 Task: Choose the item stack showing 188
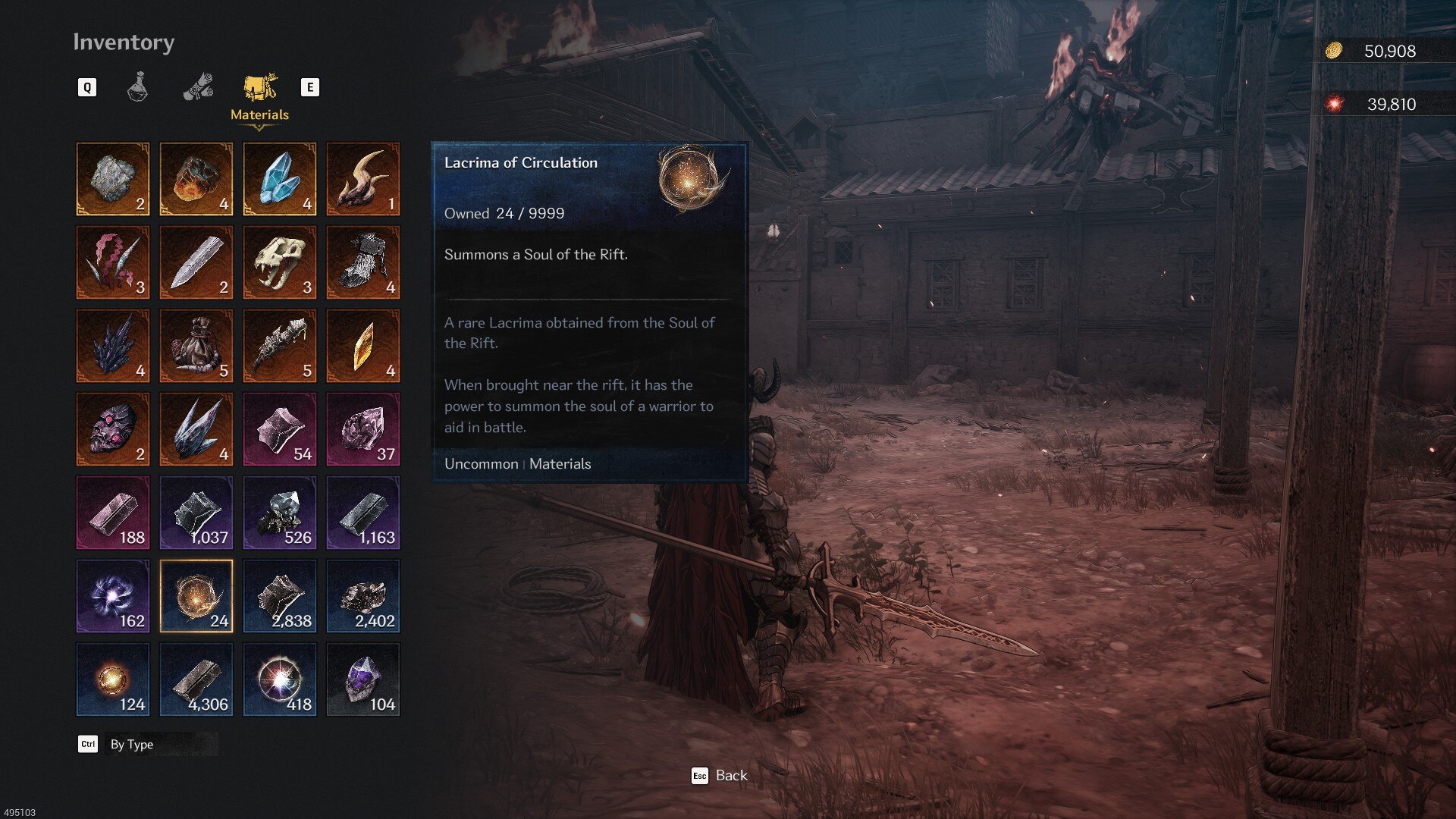pyautogui.click(x=113, y=513)
